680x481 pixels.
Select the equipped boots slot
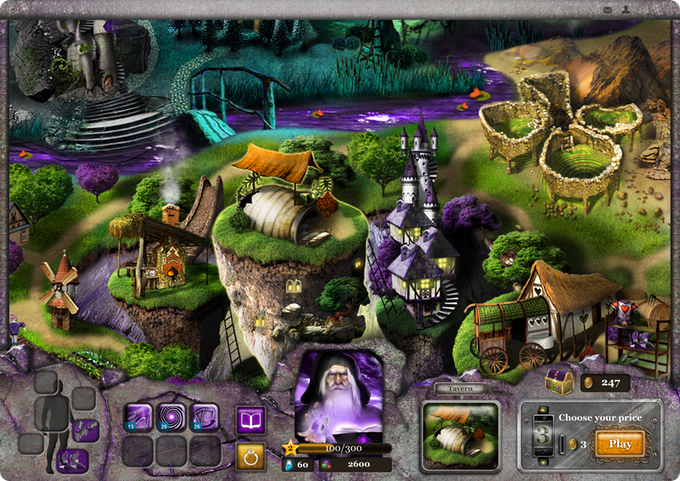point(71,460)
